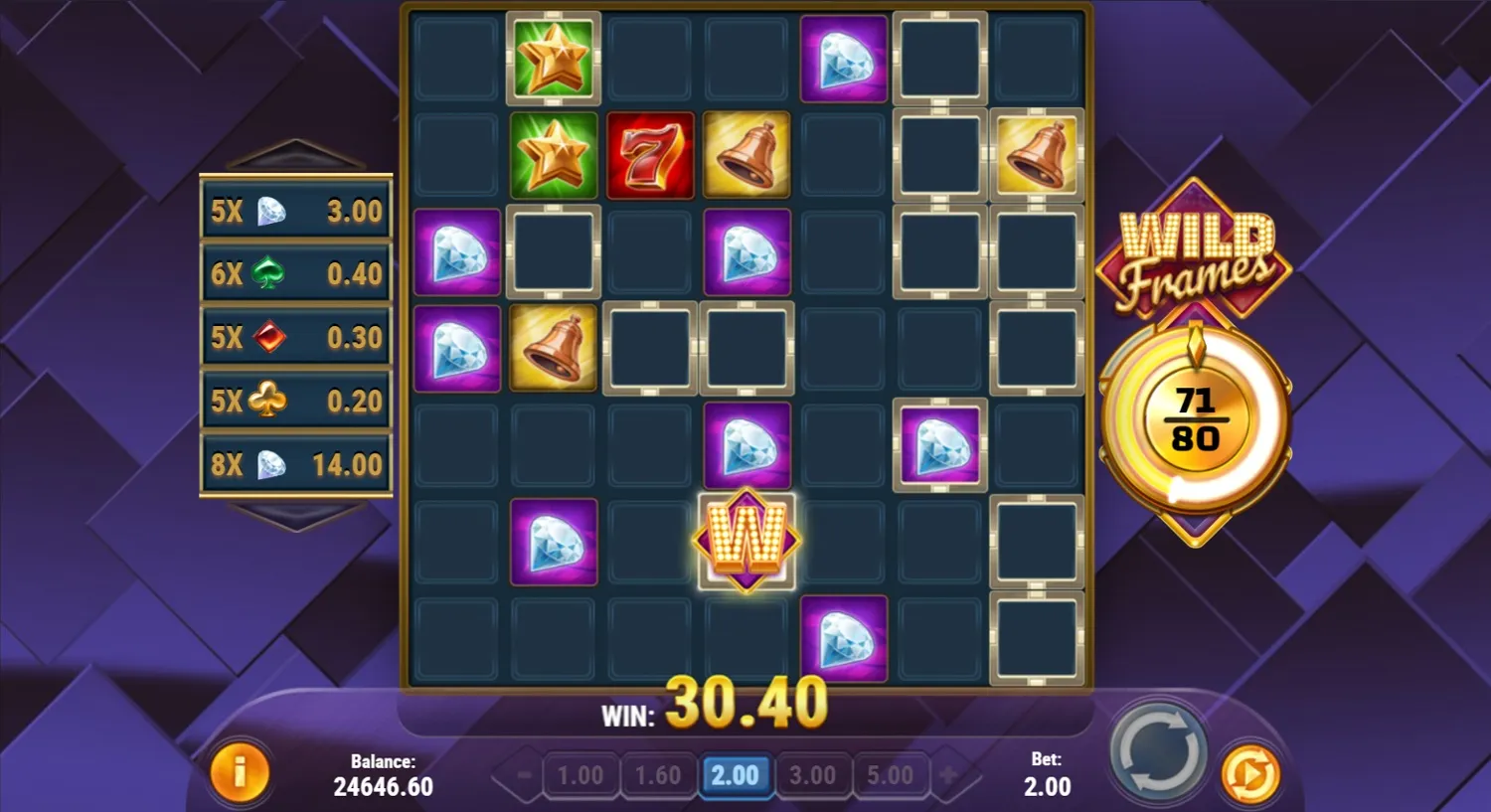Select the 1.00 bet option

(581, 774)
